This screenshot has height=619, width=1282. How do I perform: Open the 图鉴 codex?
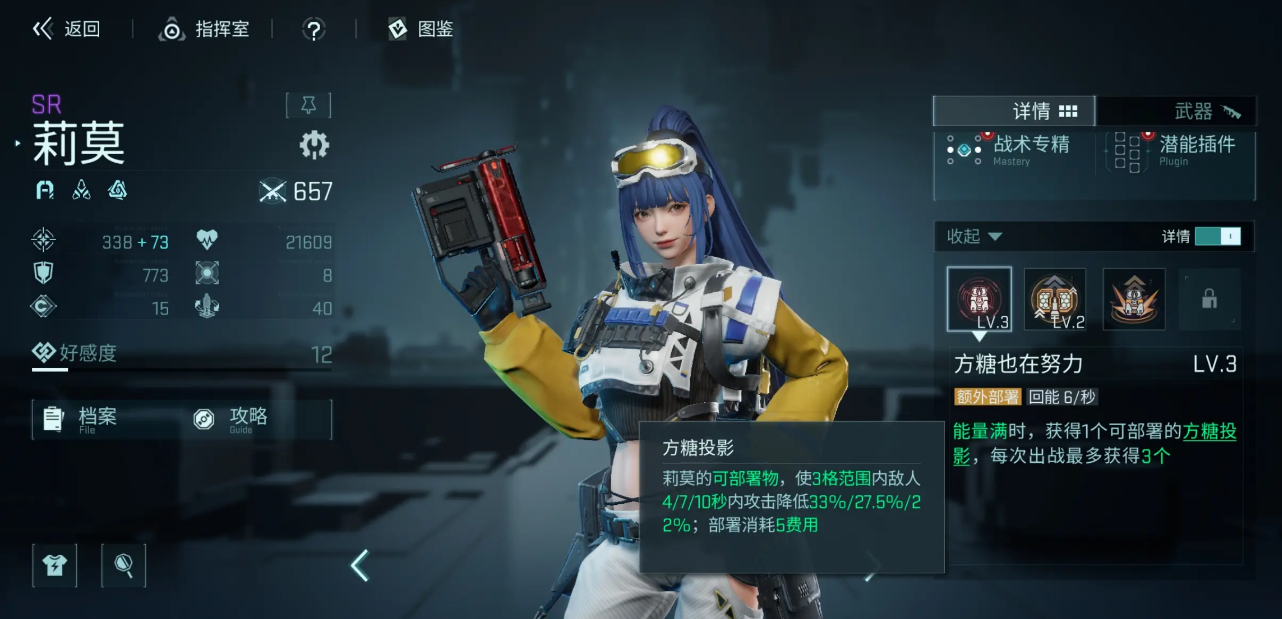[421, 29]
